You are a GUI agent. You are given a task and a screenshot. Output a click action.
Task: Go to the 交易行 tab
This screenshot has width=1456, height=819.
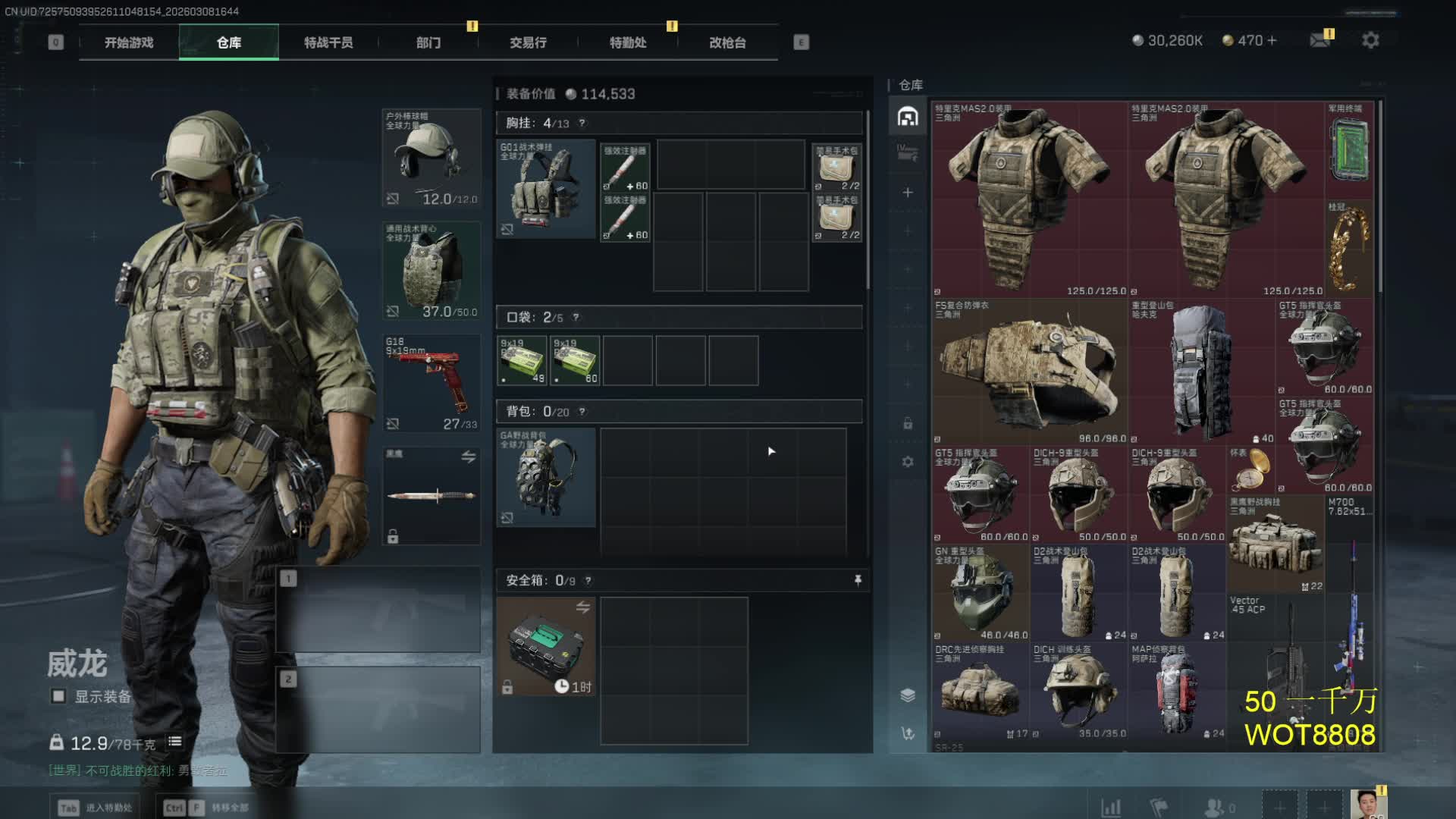[528, 42]
